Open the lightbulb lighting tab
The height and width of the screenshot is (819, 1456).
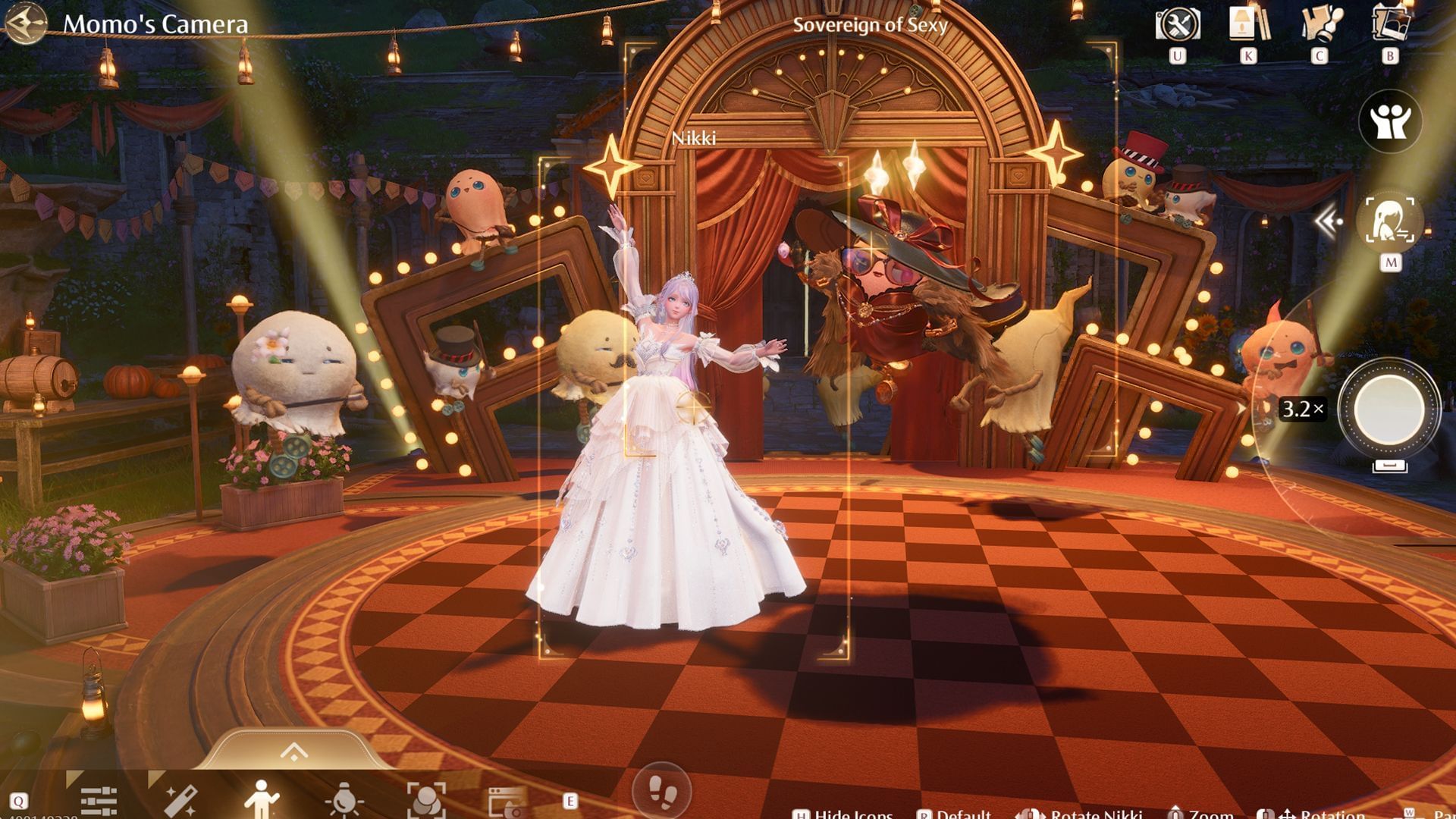point(344,801)
